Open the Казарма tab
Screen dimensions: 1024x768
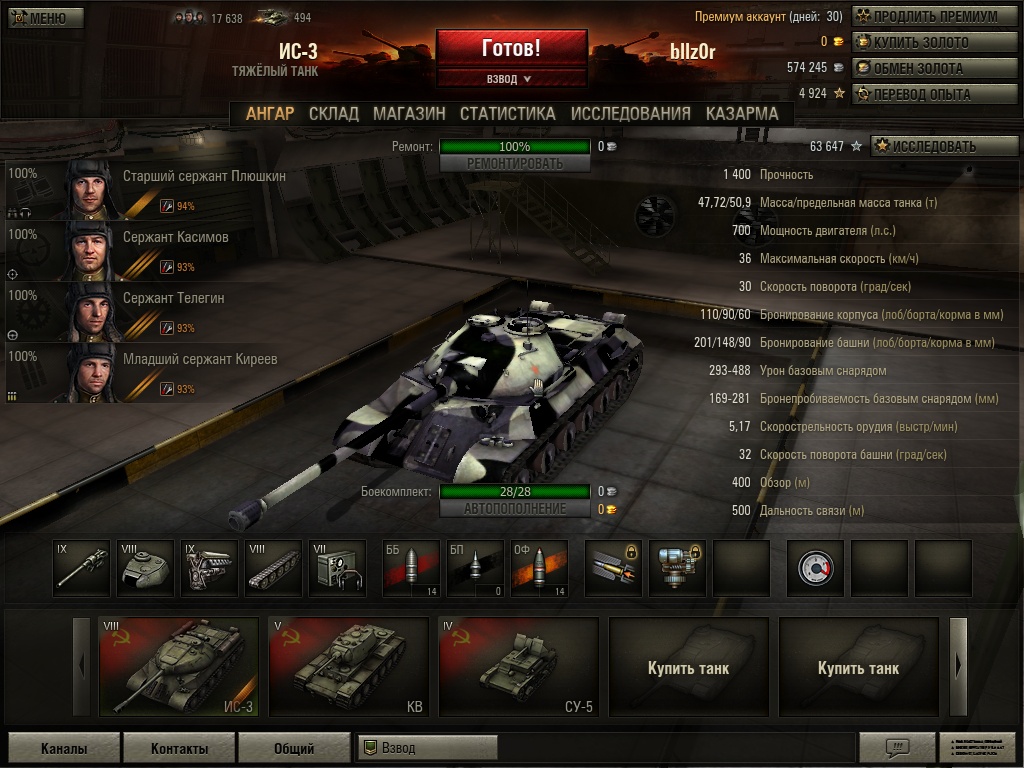(x=741, y=114)
